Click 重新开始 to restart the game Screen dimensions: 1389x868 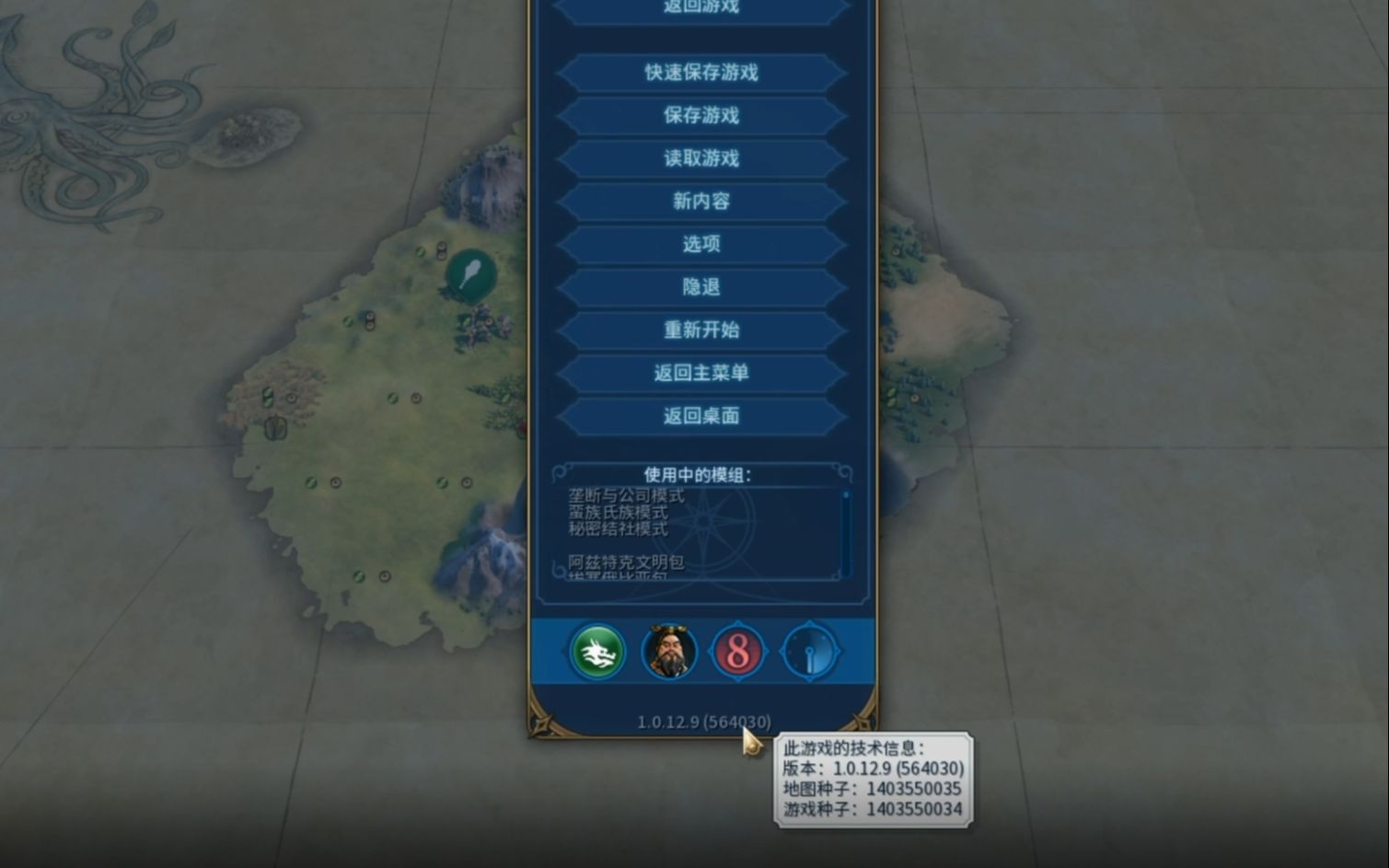703,330
